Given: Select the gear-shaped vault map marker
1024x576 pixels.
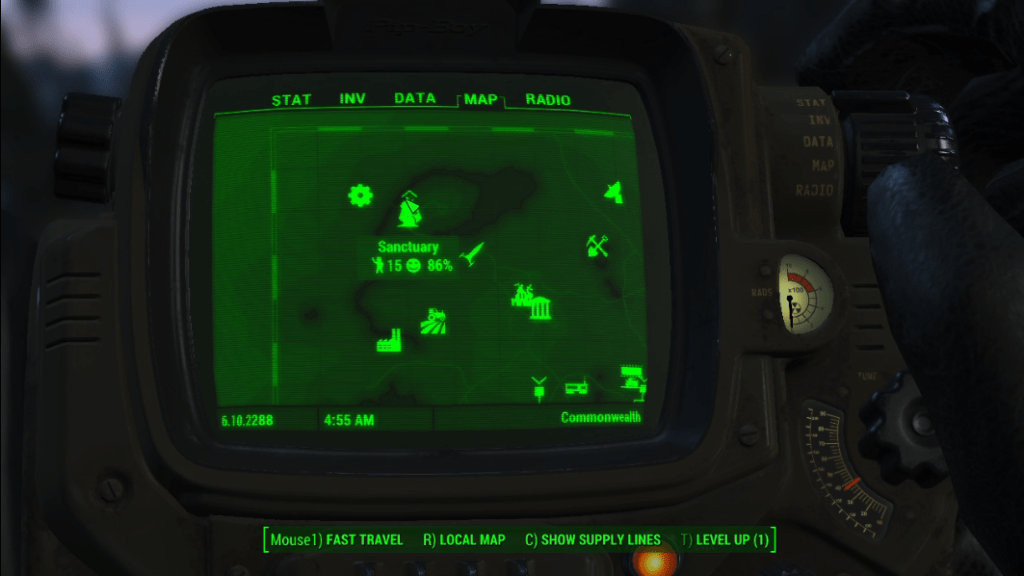Looking at the screenshot, I should [360, 195].
